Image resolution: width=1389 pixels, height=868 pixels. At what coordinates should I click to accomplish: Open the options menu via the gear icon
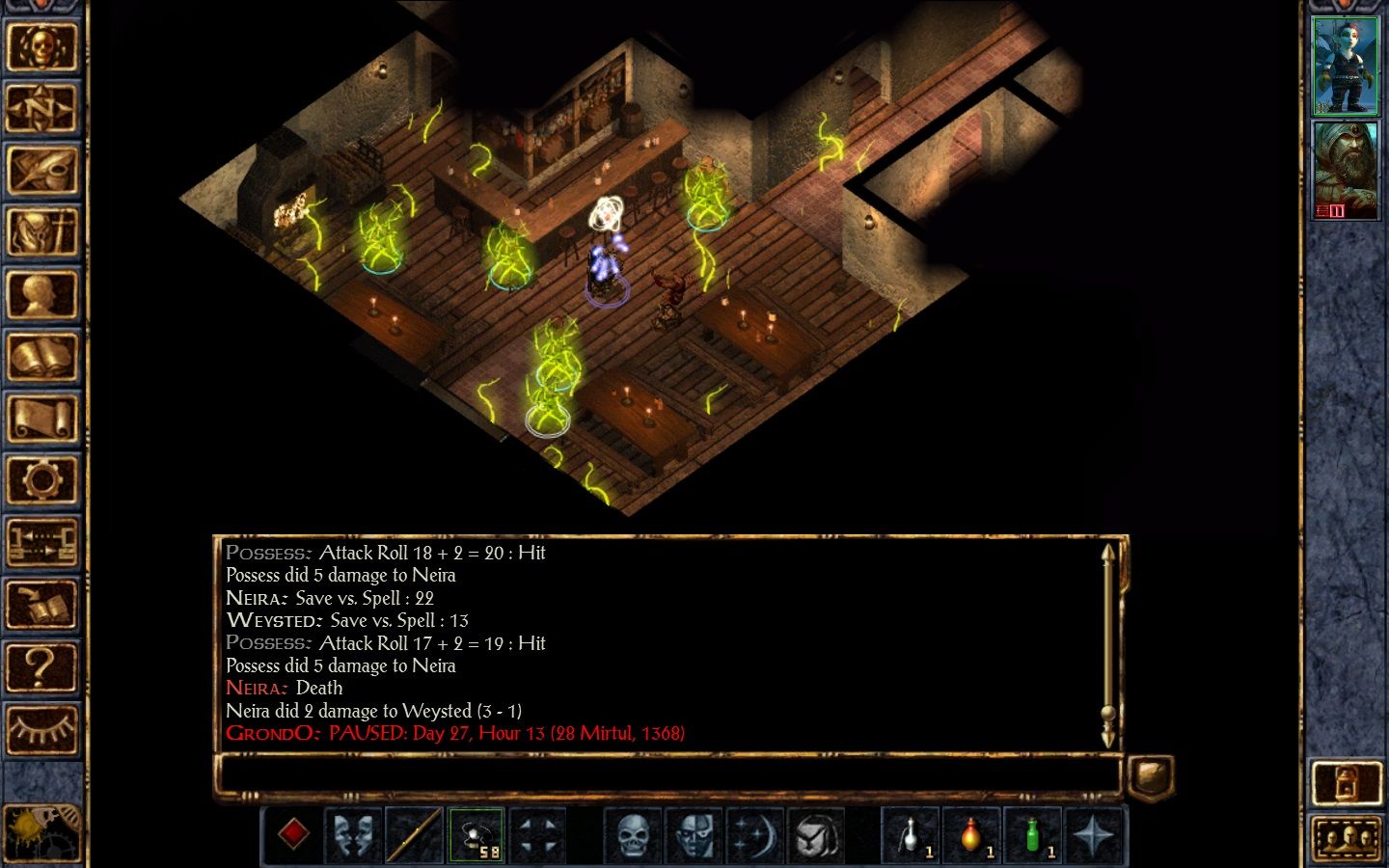(41, 479)
